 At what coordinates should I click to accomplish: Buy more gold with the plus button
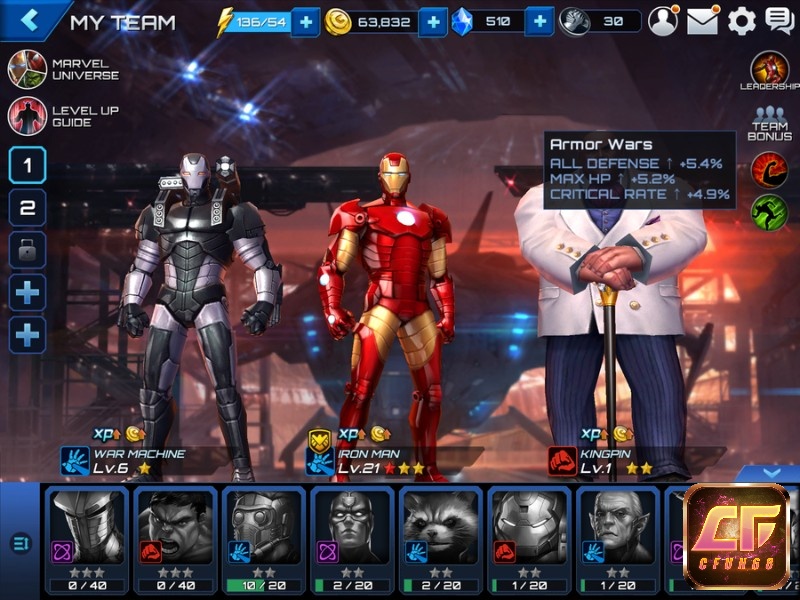click(x=432, y=21)
